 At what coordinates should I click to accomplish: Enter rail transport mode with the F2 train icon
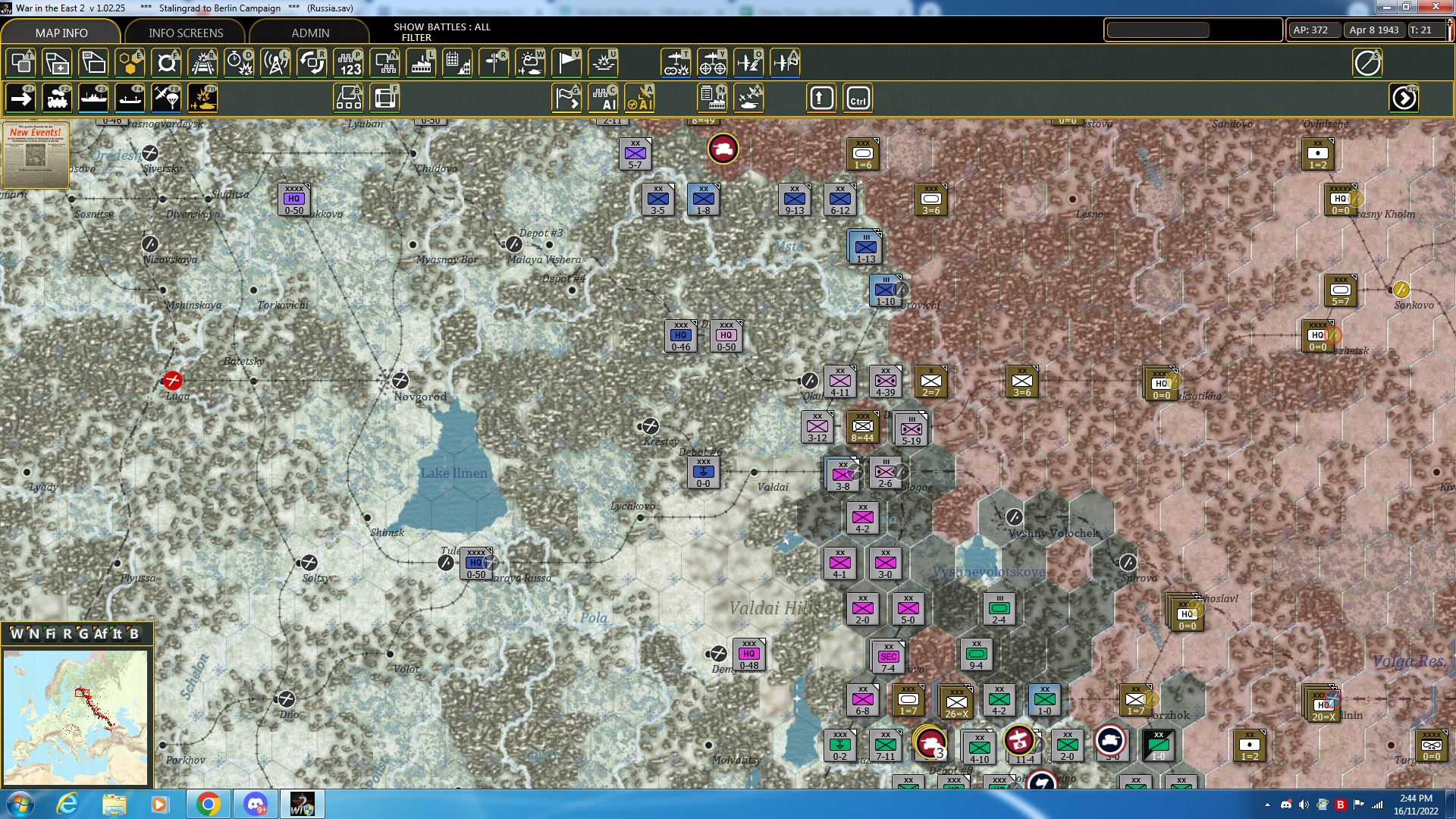coord(58,97)
